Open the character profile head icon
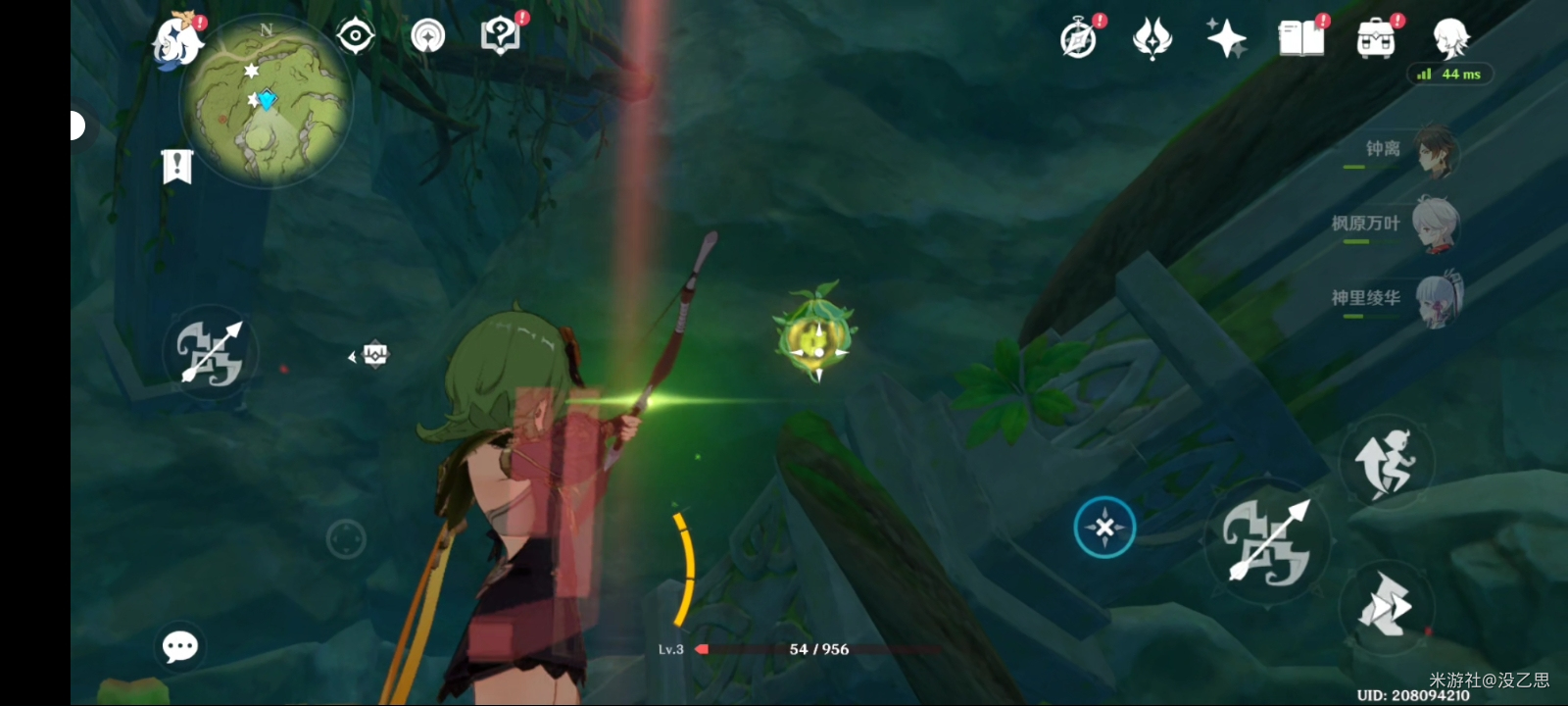This screenshot has height=706, width=1568. 1450,39
